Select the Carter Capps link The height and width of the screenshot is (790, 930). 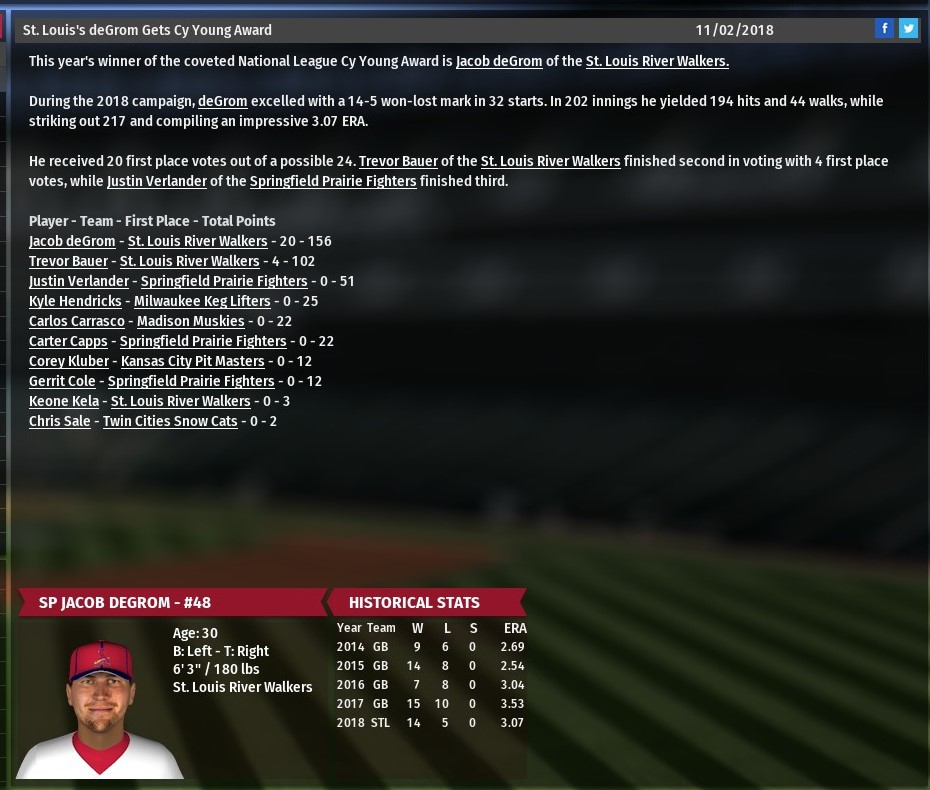click(68, 341)
